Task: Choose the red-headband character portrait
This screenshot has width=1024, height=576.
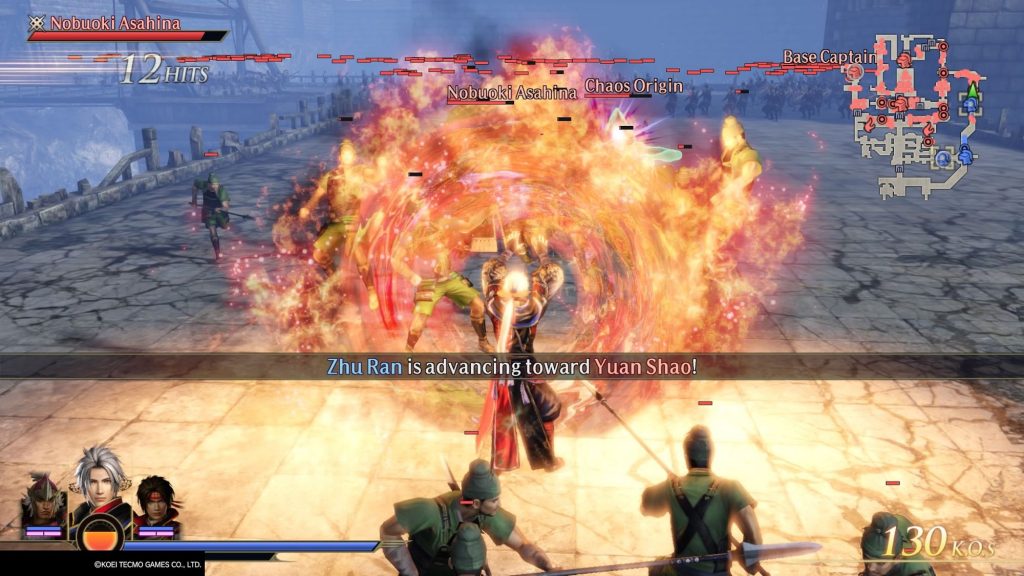Action: coord(154,500)
